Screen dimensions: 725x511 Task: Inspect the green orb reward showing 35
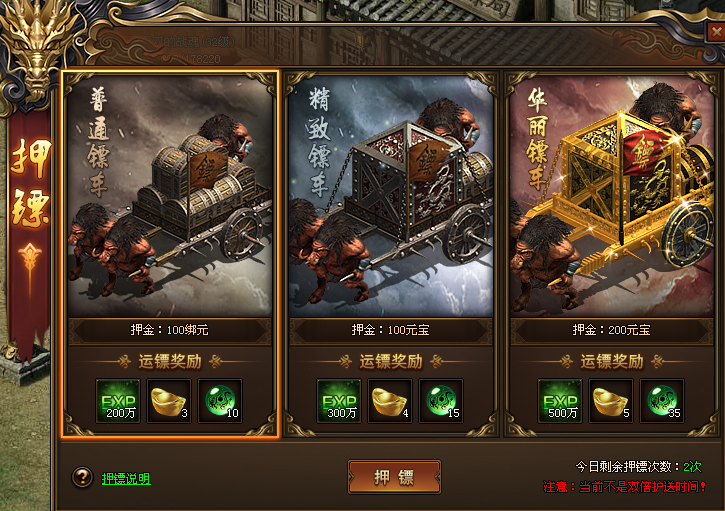(x=662, y=401)
